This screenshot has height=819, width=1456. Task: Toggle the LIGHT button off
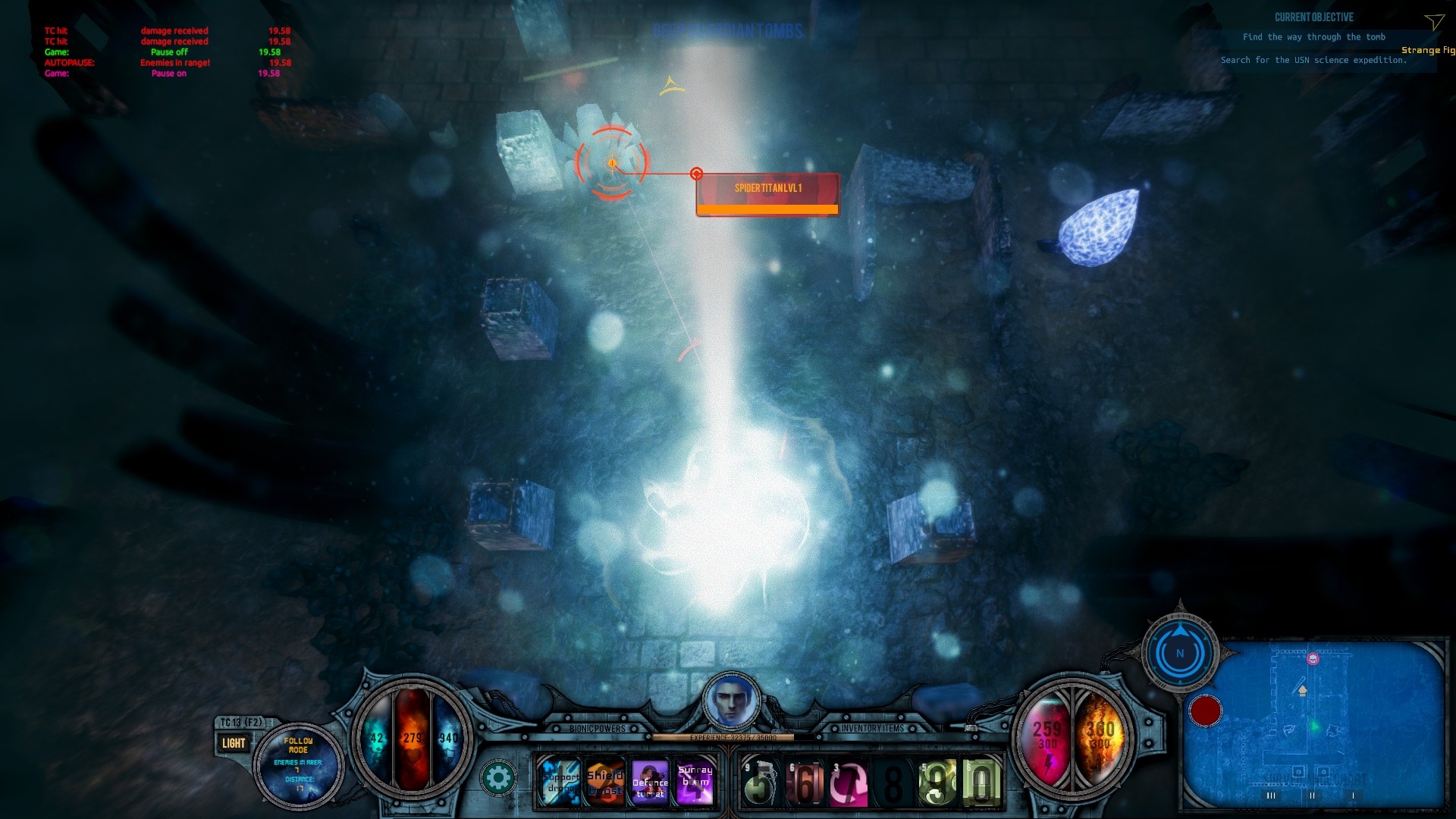tap(234, 743)
